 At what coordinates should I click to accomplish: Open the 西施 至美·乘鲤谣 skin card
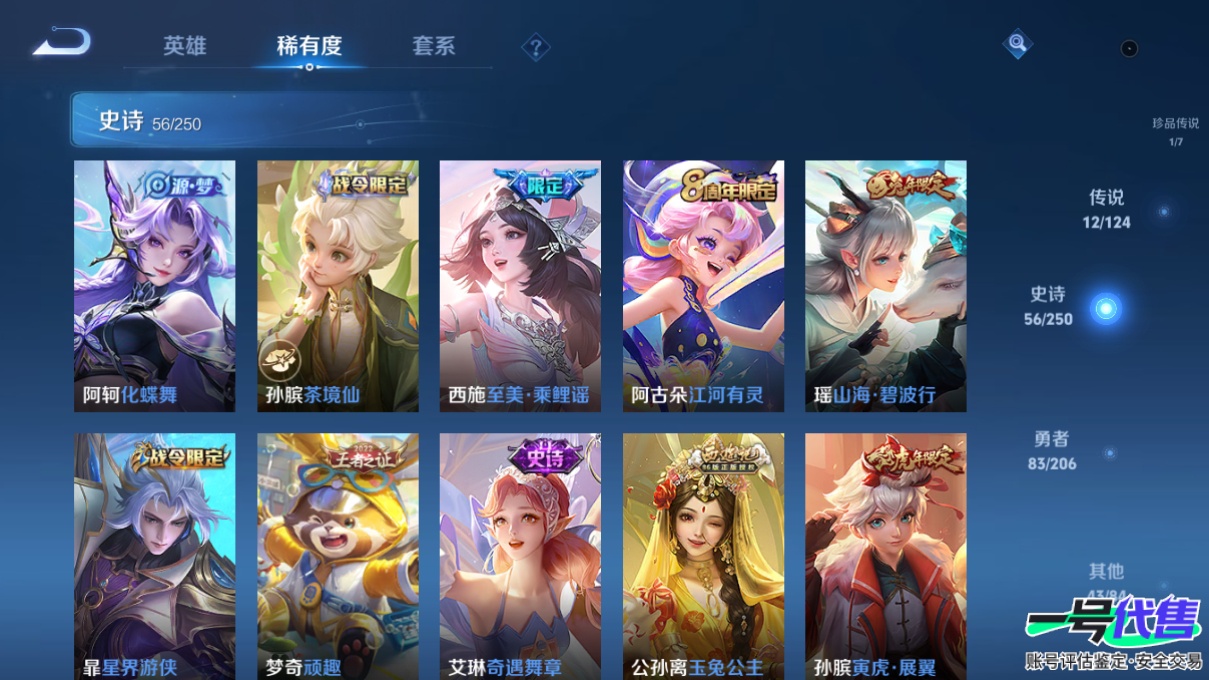pos(520,286)
